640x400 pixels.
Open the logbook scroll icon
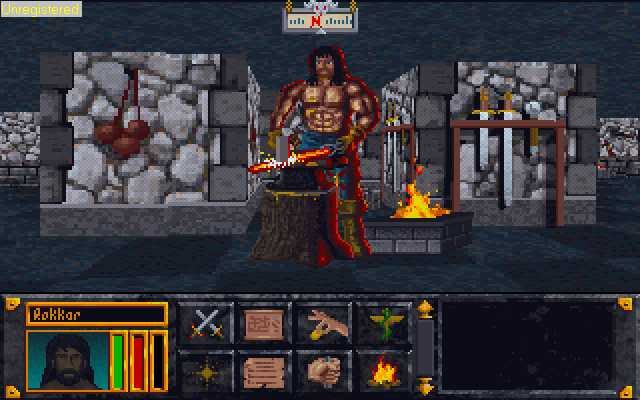[262, 371]
